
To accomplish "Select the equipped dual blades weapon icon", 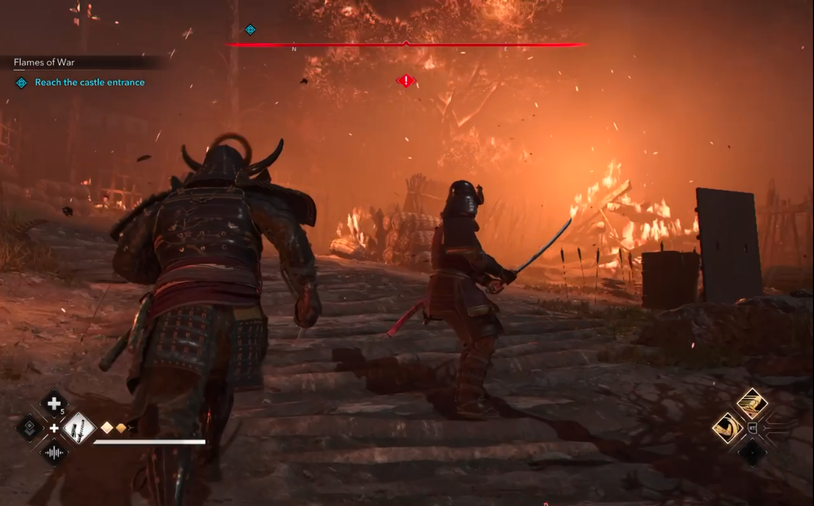I will pyautogui.click(x=78, y=429).
